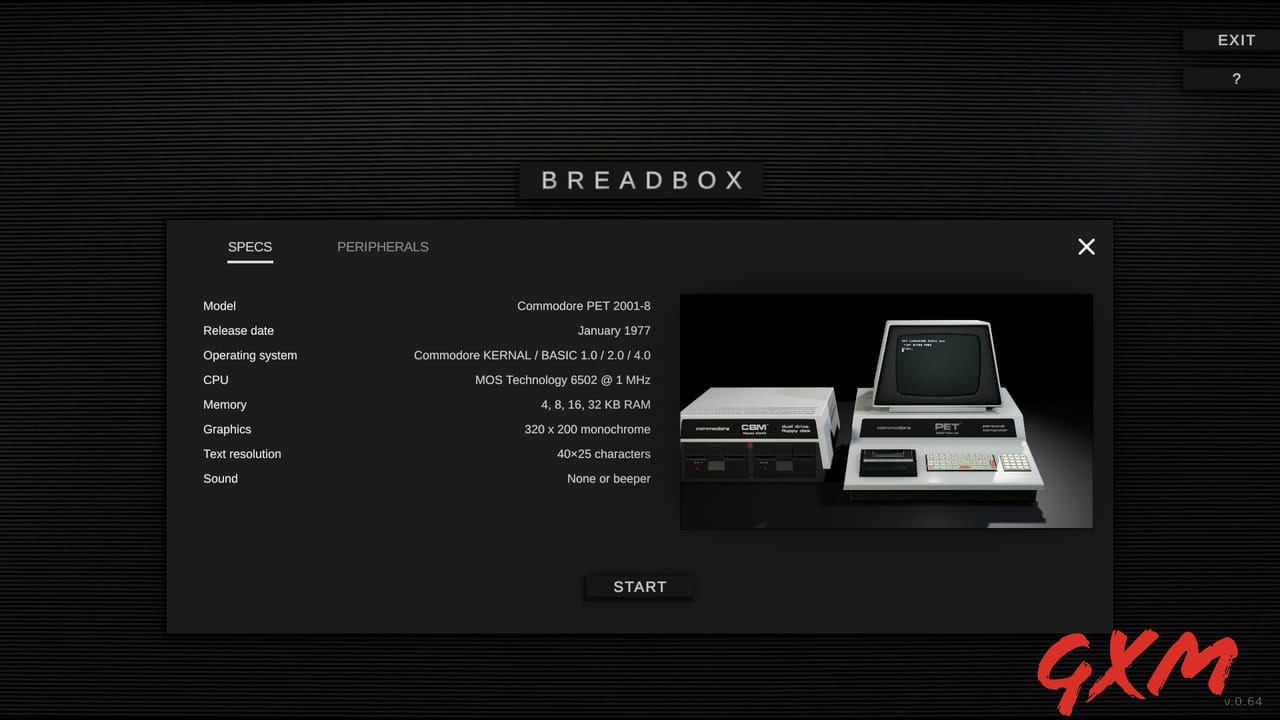Click the Sound entry None or beeper
Viewport: 1280px width, 720px height.
coord(608,478)
